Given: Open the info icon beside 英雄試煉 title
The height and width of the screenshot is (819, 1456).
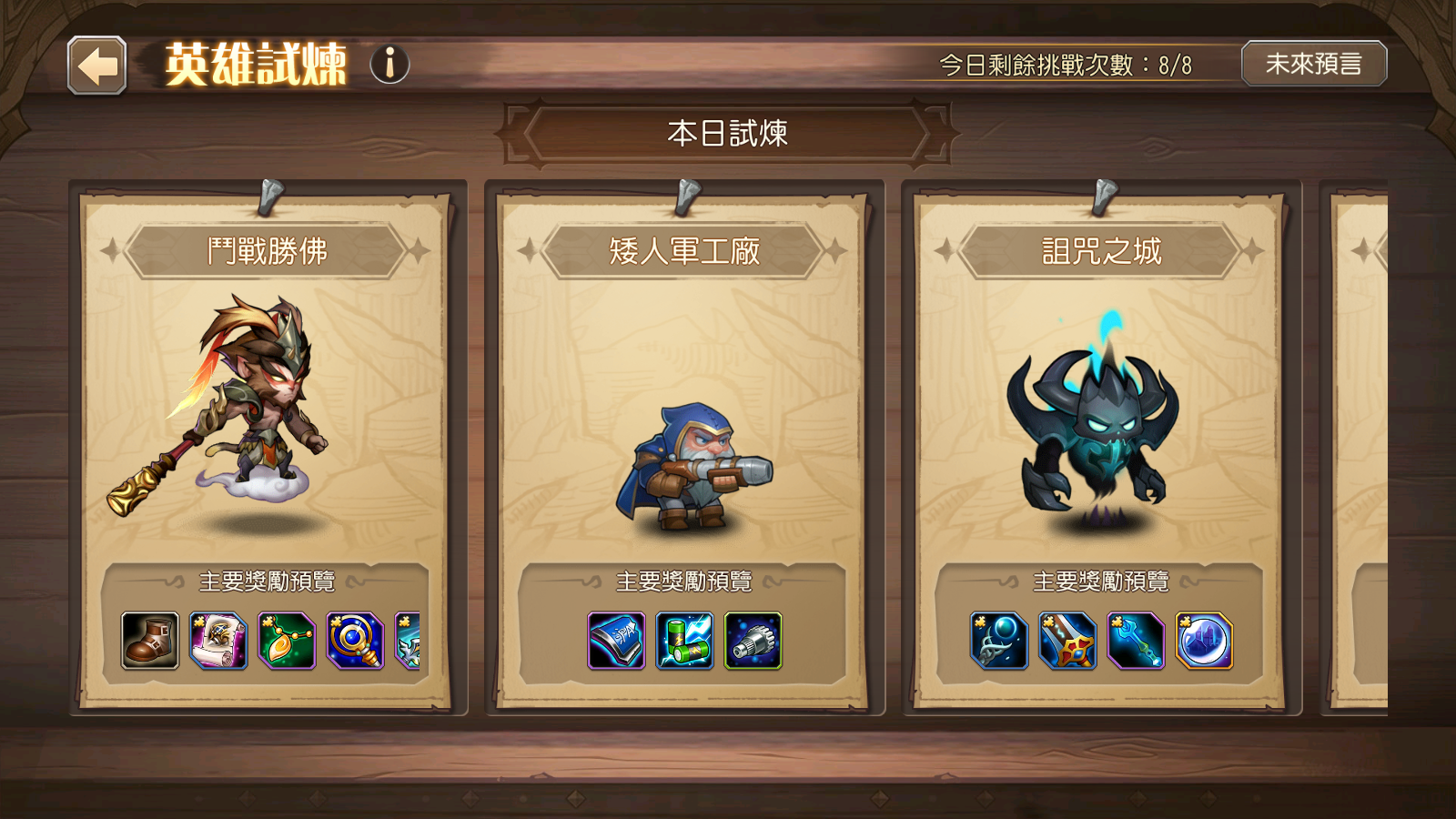Looking at the screenshot, I should point(389,65).
